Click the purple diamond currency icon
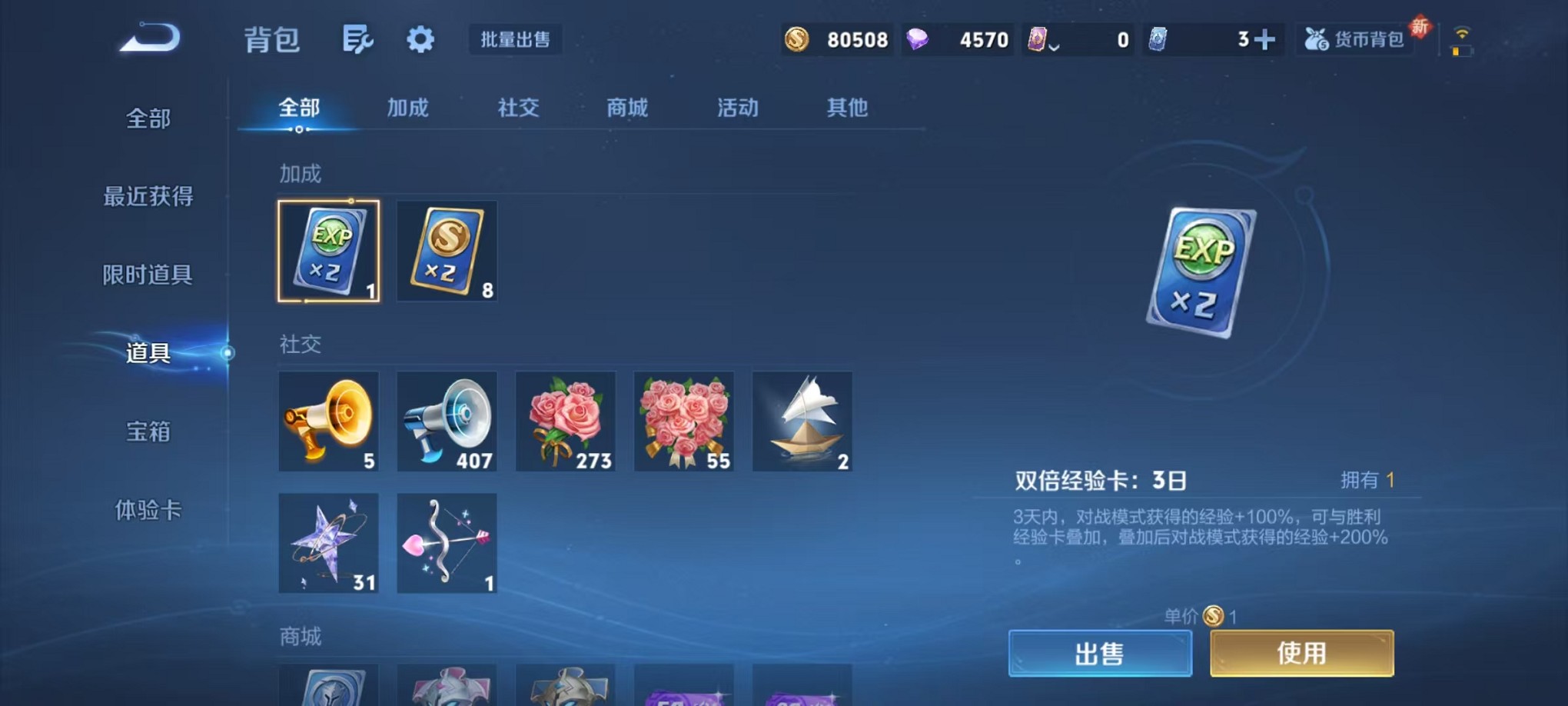This screenshot has height=706, width=1568. (916, 39)
